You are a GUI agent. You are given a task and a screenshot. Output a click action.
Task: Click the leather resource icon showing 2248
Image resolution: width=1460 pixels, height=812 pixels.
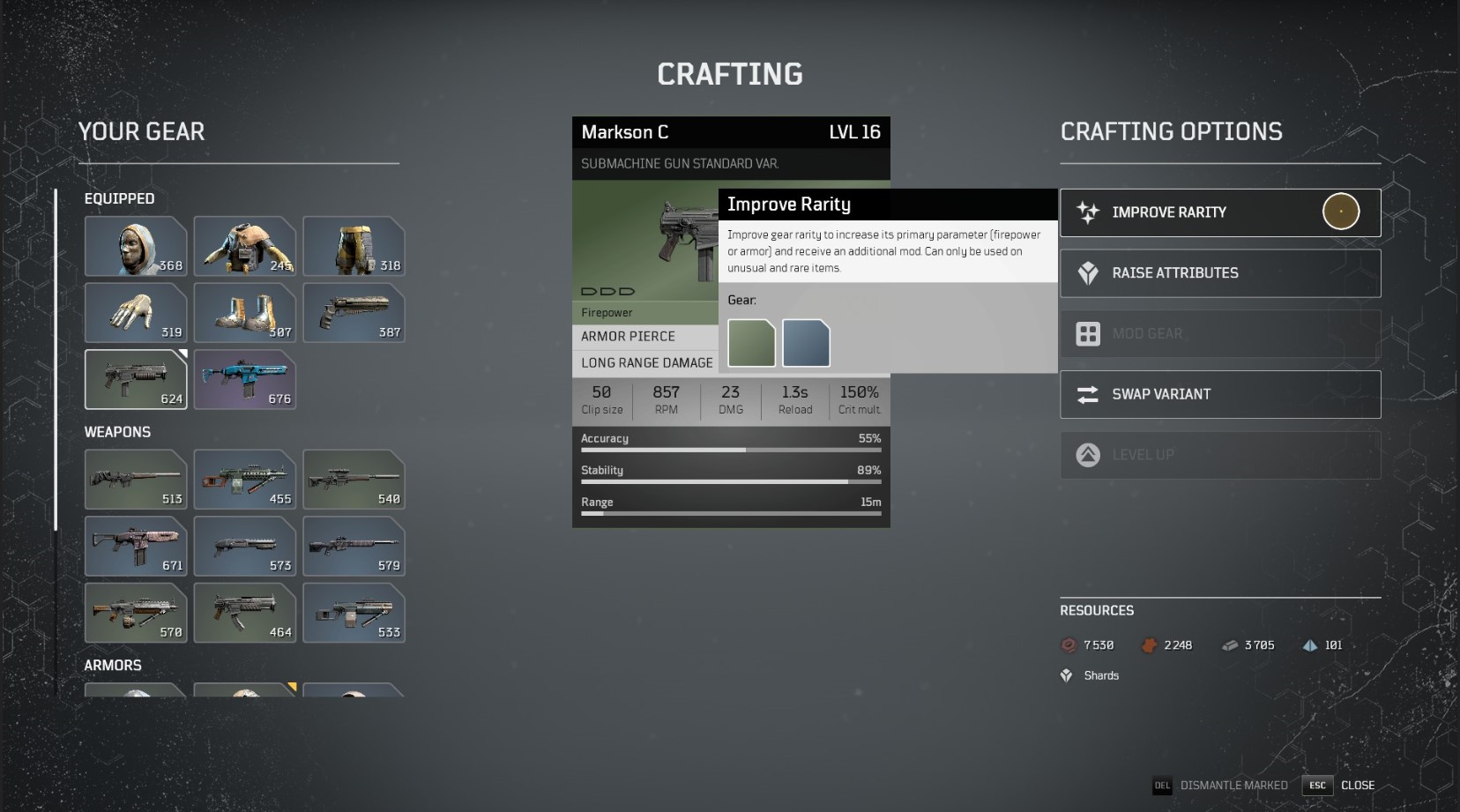(x=1149, y=644)
